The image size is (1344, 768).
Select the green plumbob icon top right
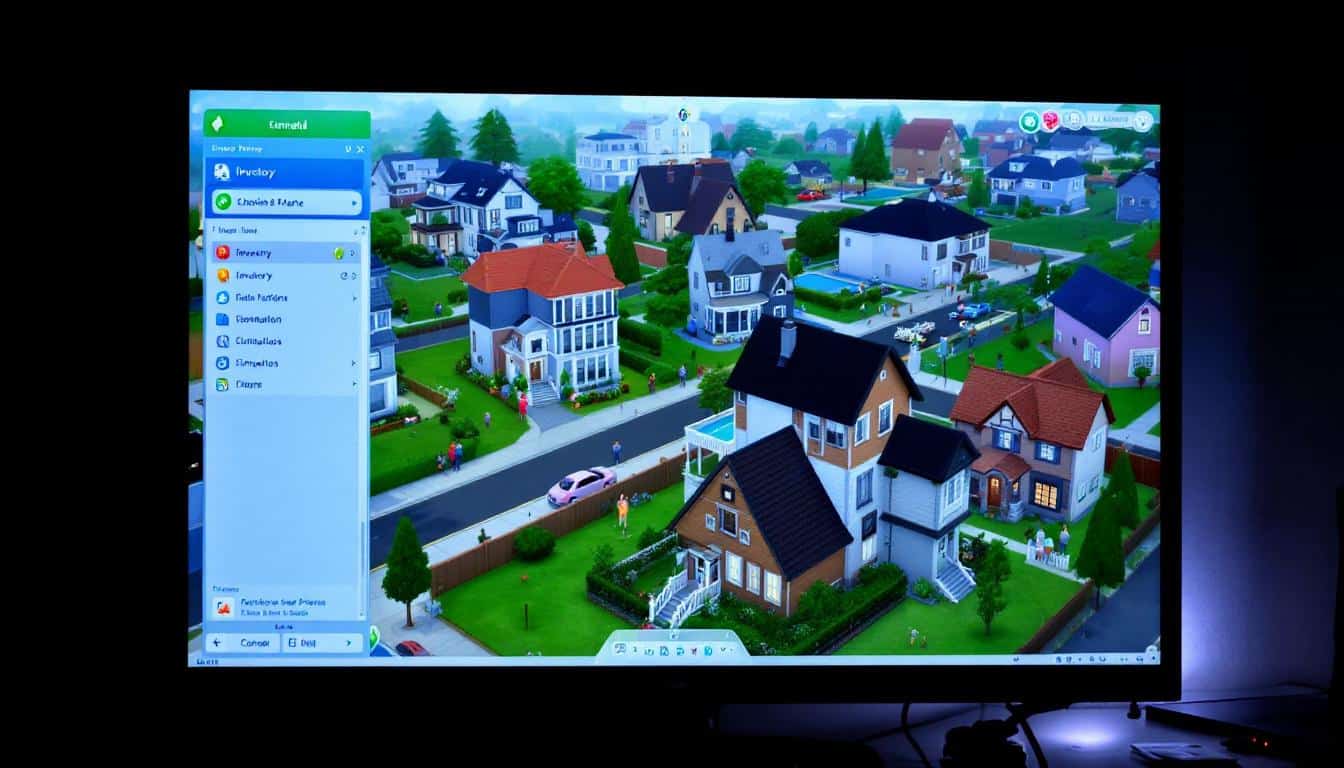[1028, 121]
